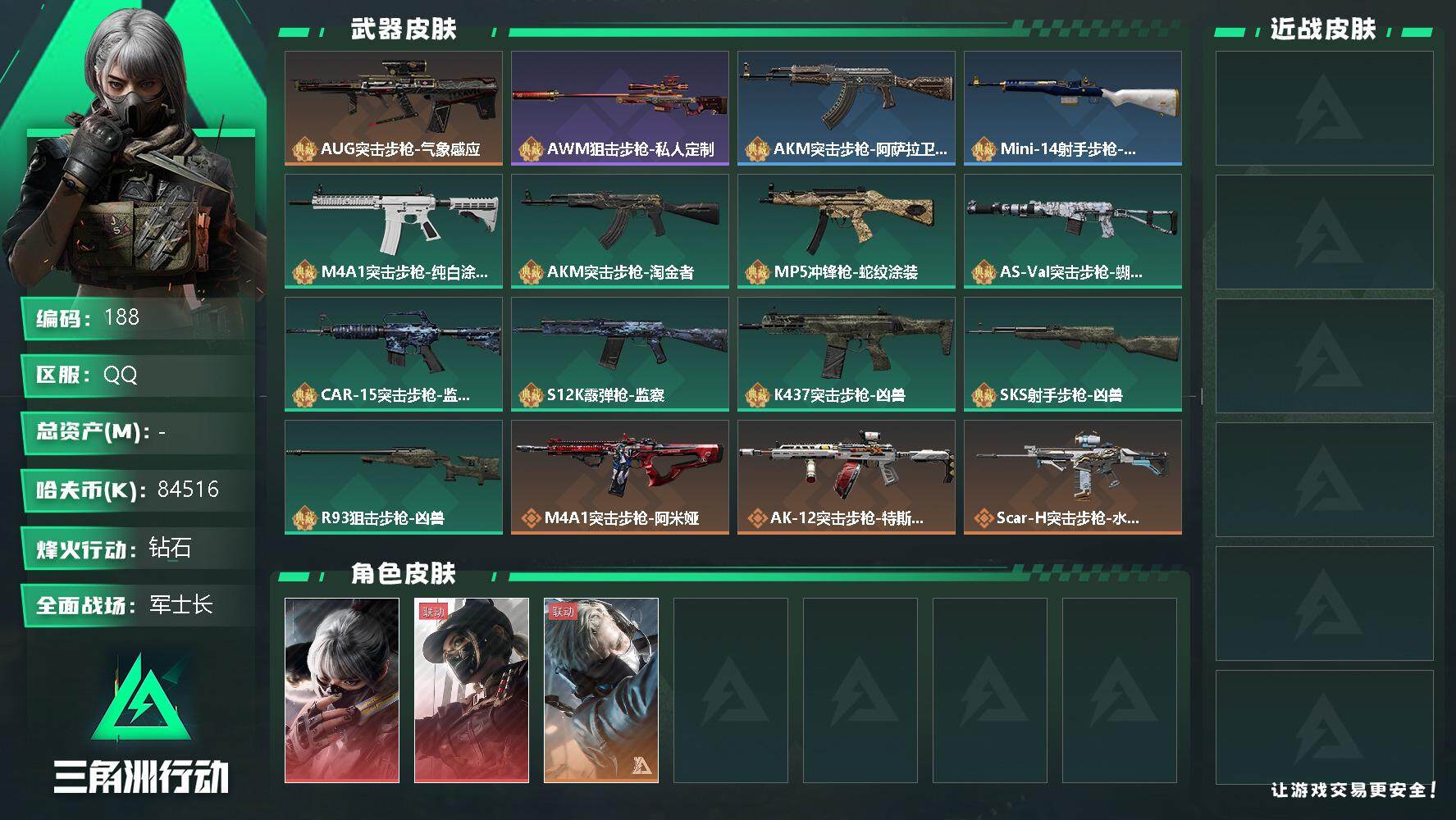The image size is (1456, 820).
Task: Click the orange badge on M4A1突击步枪-阿米娅
Action: [531, 517]
